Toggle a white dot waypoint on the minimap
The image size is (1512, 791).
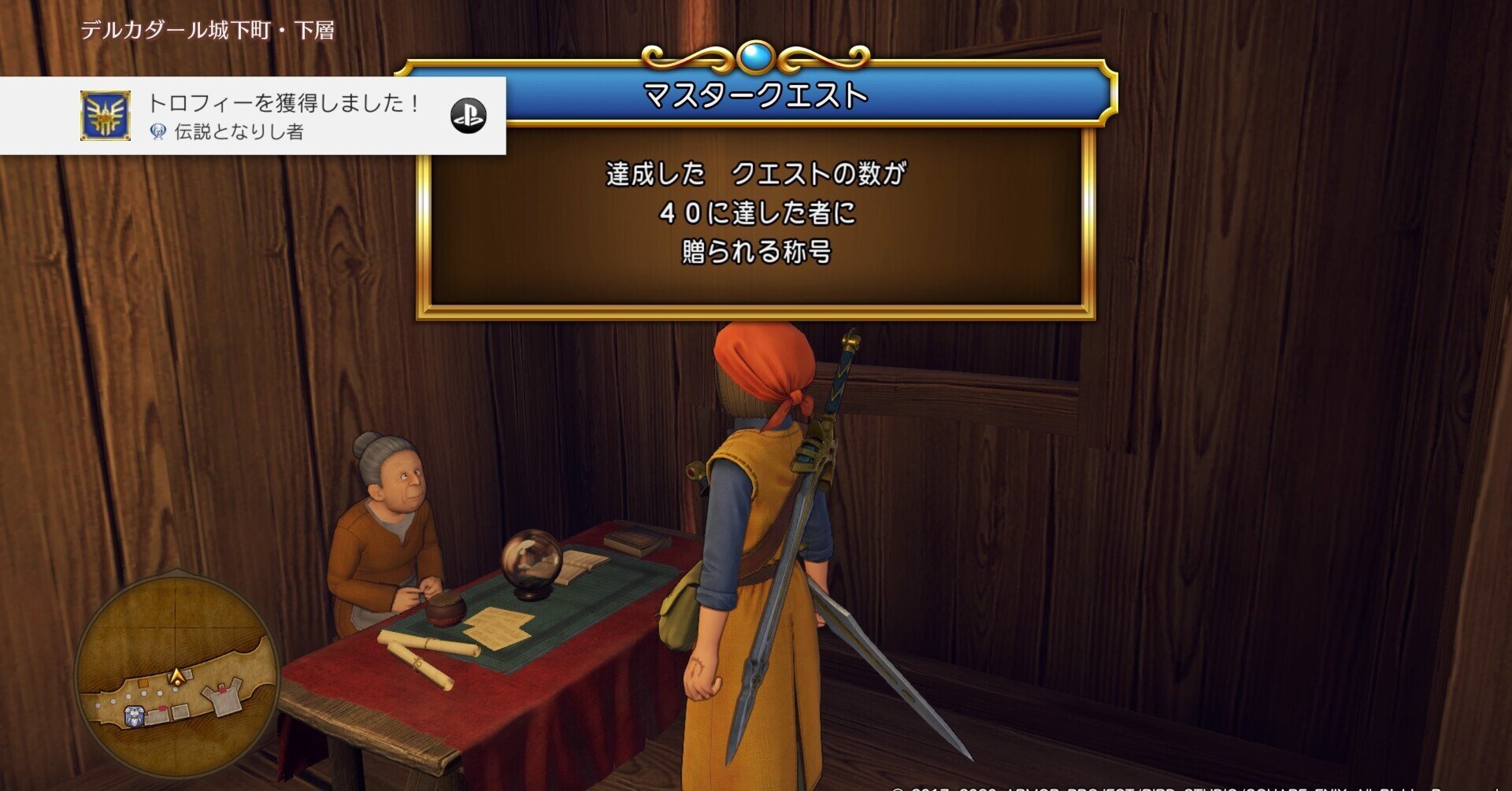click(x=144, y=693)
